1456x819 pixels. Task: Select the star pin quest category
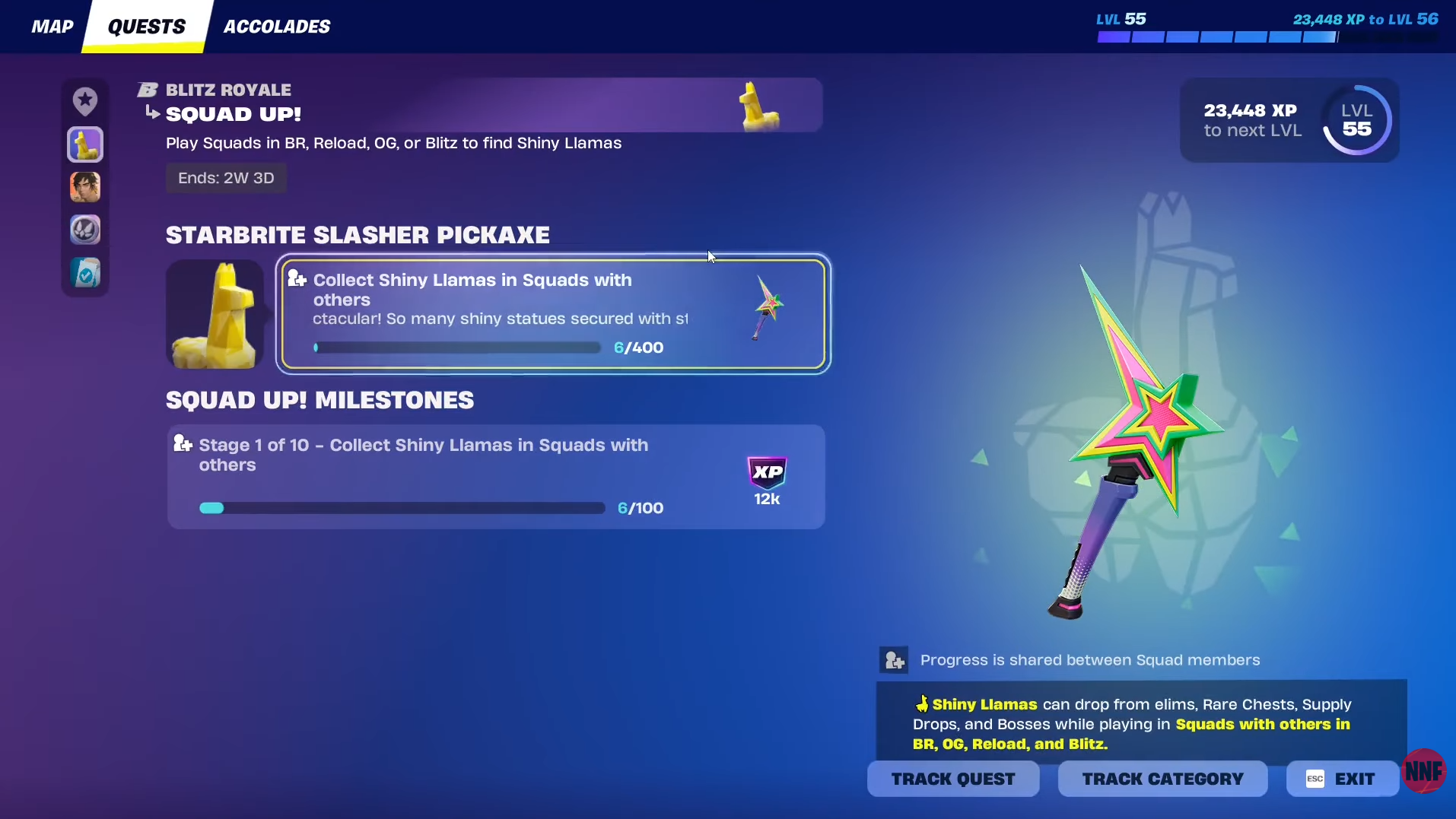pyautogui.click(x=85, y=100)
